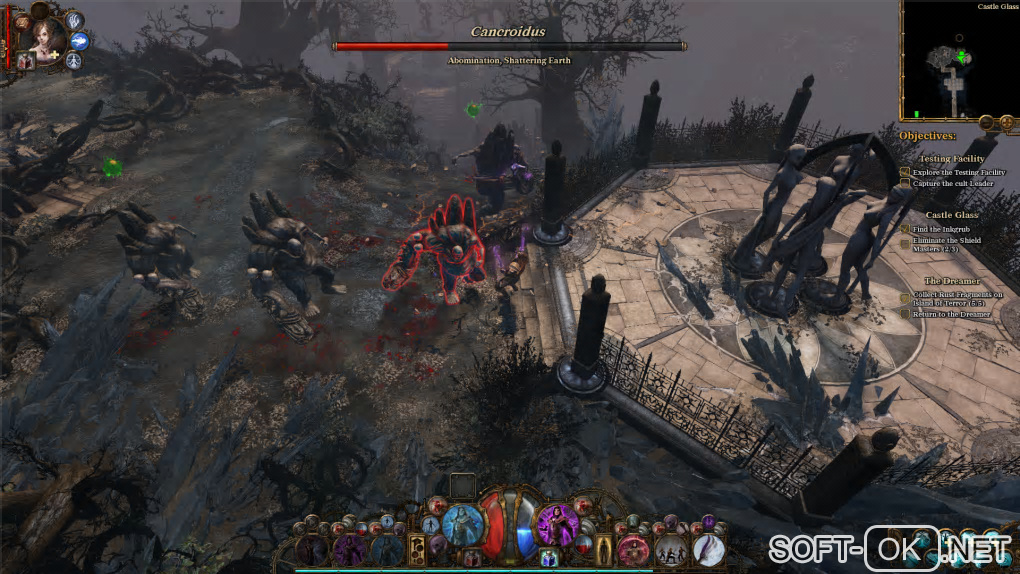
Task: Select the white figure companion behavior icon
Action: coord(74,61)
